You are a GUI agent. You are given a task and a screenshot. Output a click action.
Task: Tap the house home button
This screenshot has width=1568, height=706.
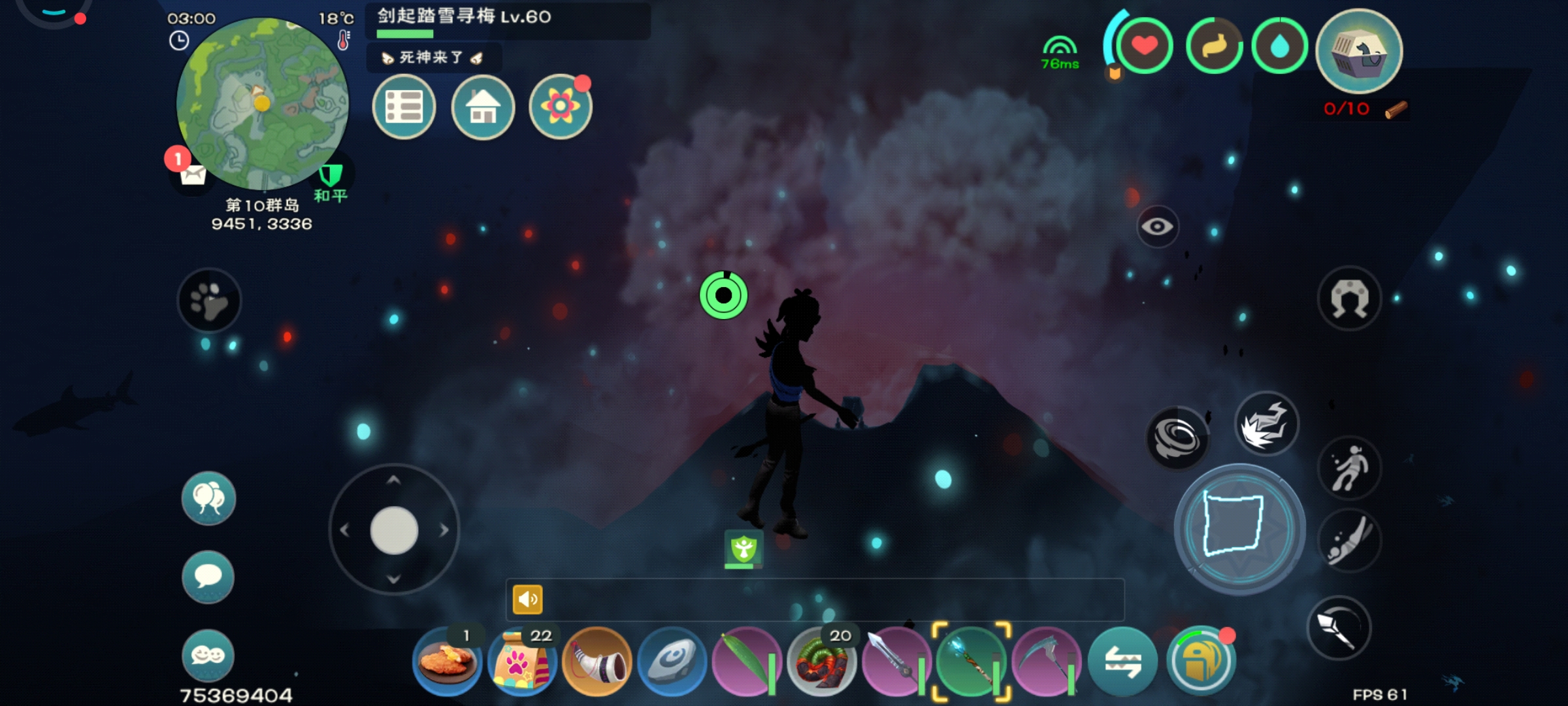(483, 107)
